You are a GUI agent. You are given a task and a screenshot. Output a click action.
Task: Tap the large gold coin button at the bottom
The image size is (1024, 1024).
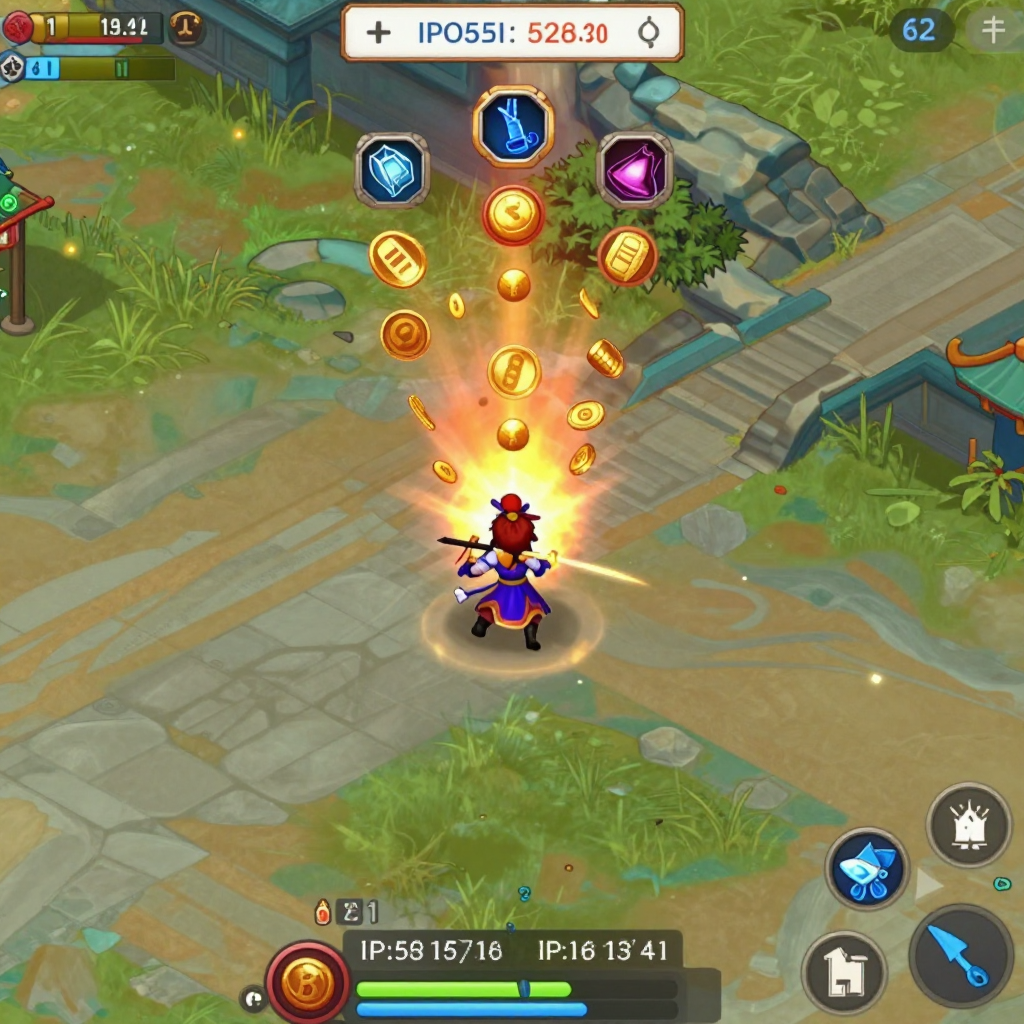pos(307,982)
